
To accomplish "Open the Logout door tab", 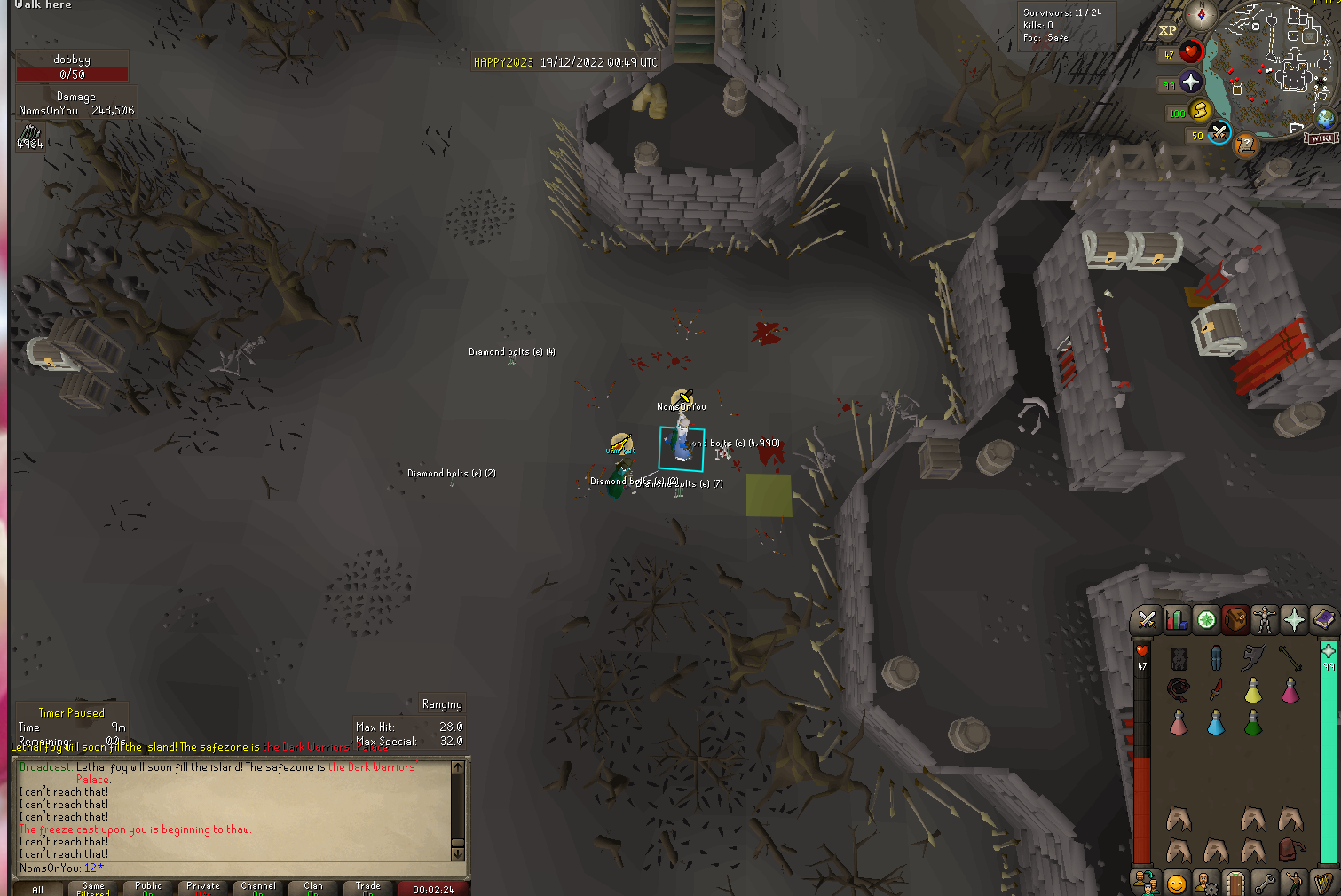I will point(1235,884).
